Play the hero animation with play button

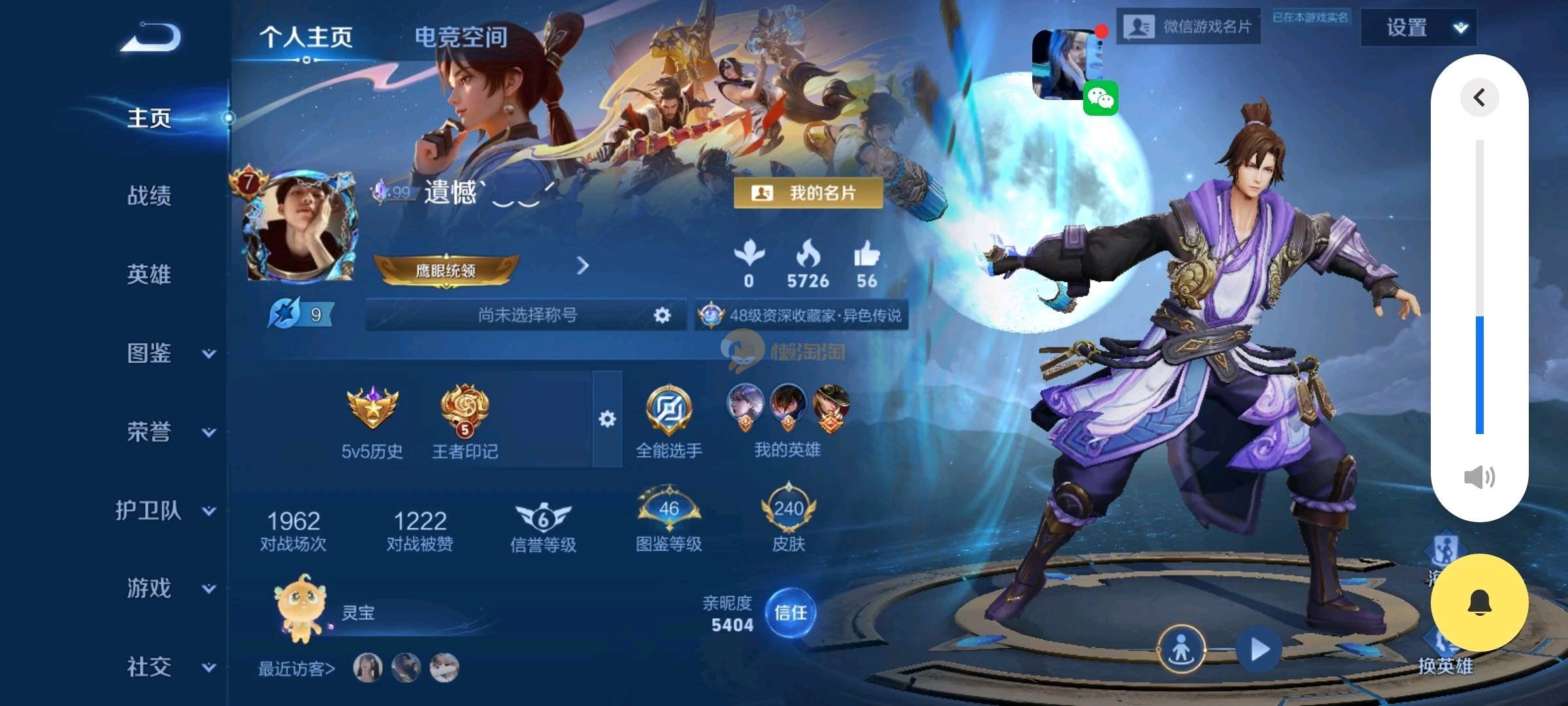click(x=1258, y=650)
